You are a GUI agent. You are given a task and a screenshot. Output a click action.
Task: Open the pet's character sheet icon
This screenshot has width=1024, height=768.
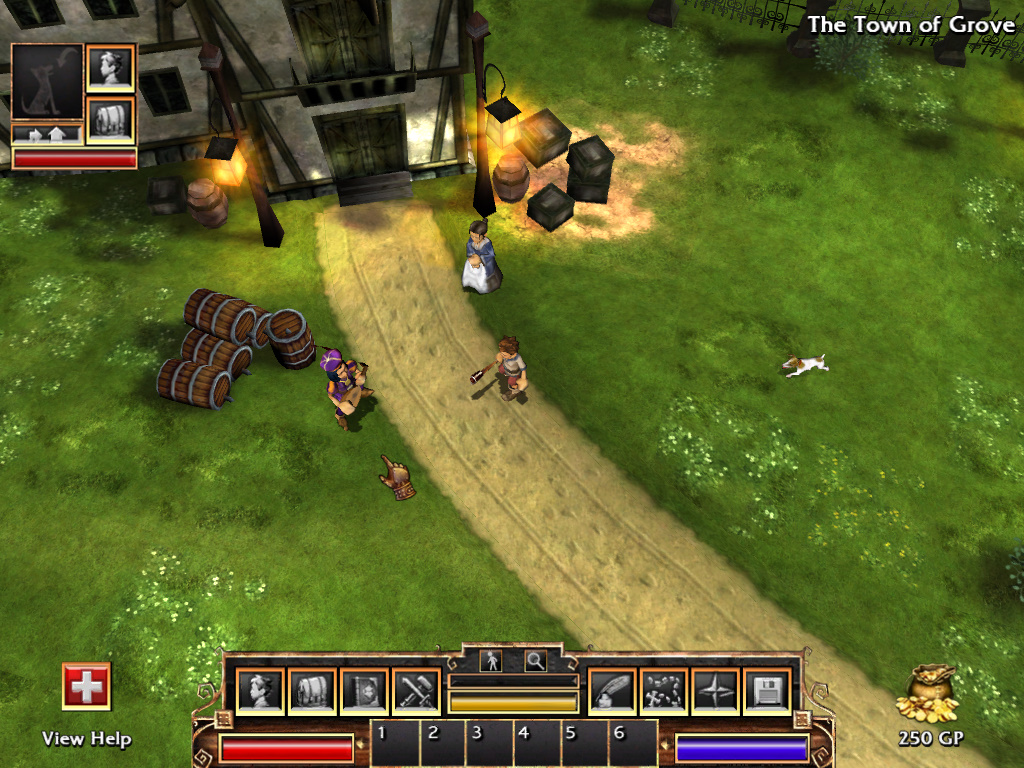point(110,67)
